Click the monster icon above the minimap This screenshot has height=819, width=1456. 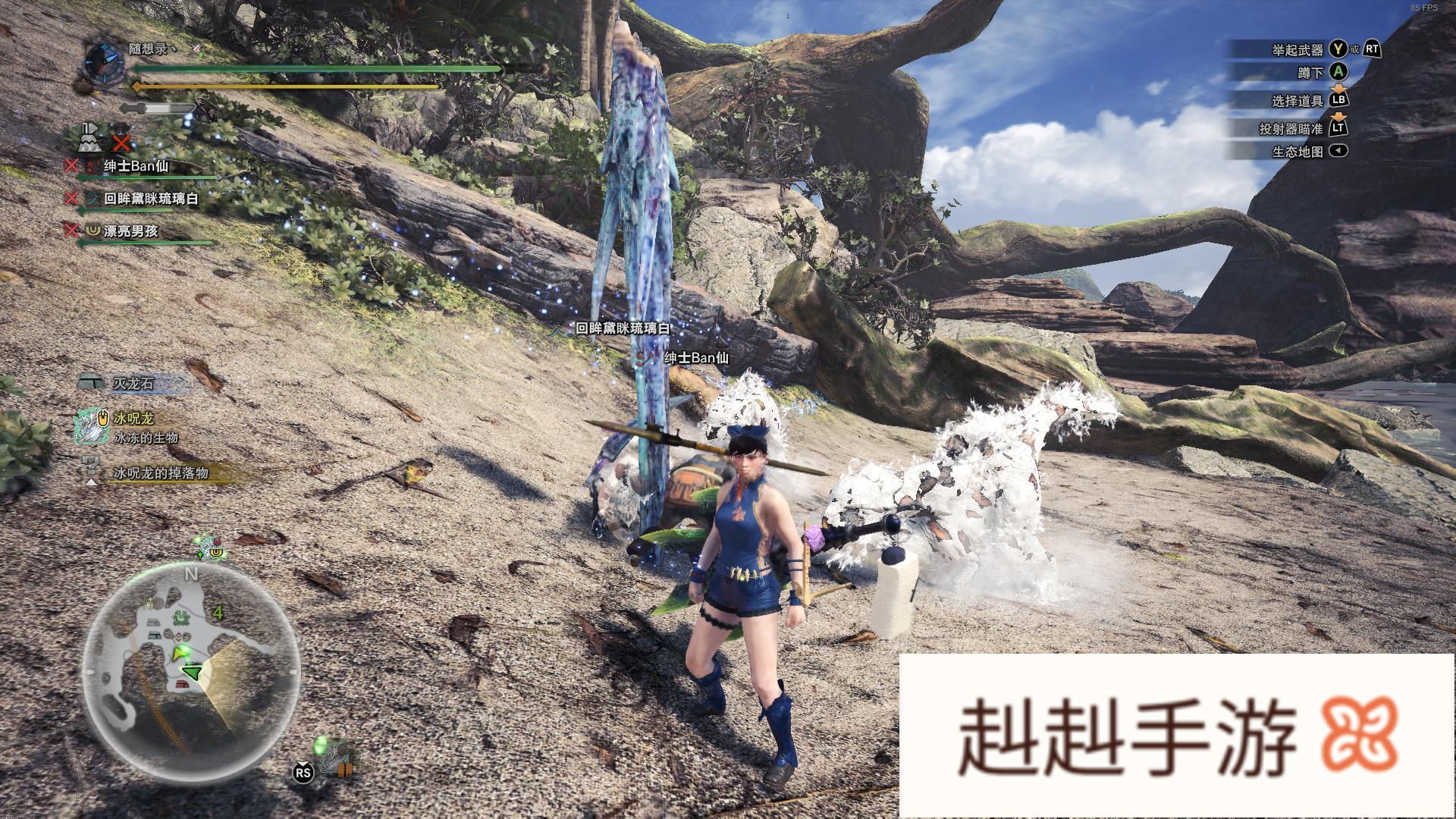207,544
